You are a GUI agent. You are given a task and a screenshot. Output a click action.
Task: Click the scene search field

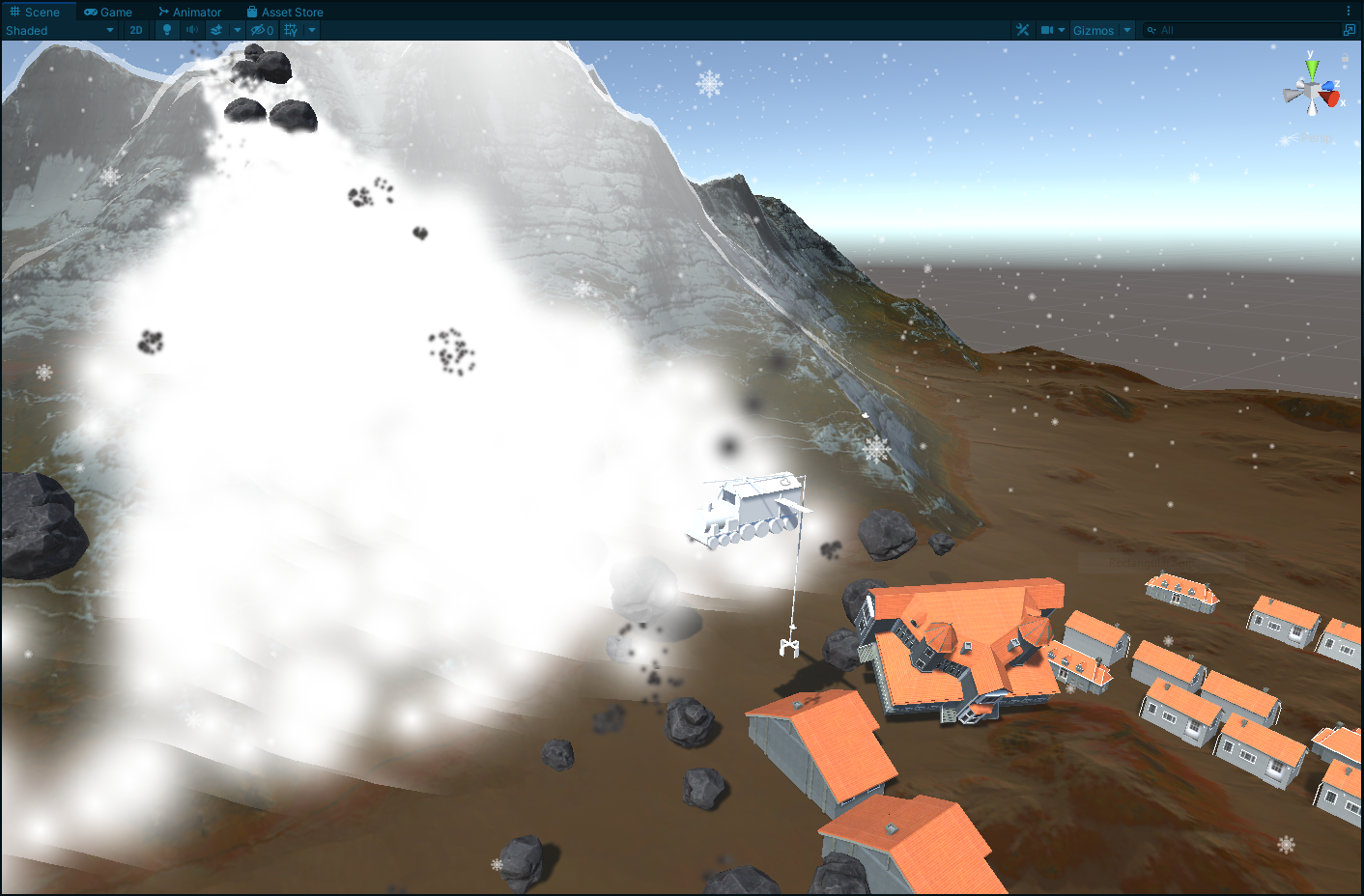point(1246,30)
